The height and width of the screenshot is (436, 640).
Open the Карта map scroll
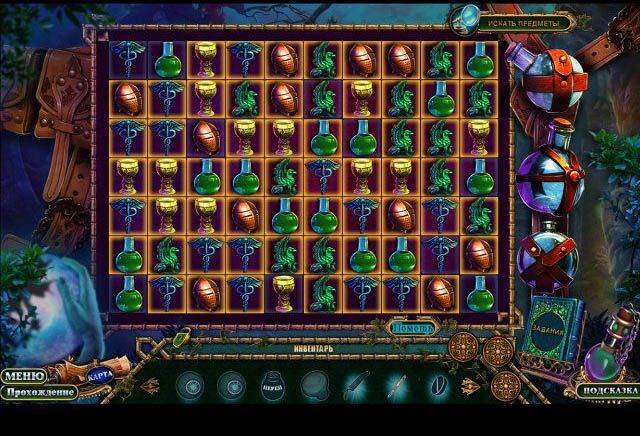tap(100, 374)
